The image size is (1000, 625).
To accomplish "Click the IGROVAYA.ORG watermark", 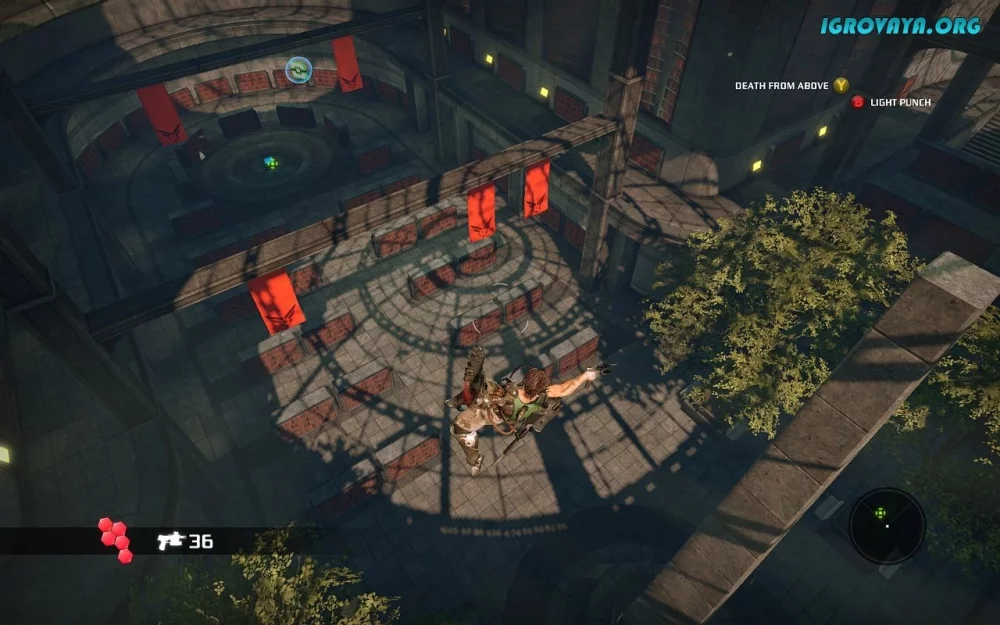I will pos(900,26).
